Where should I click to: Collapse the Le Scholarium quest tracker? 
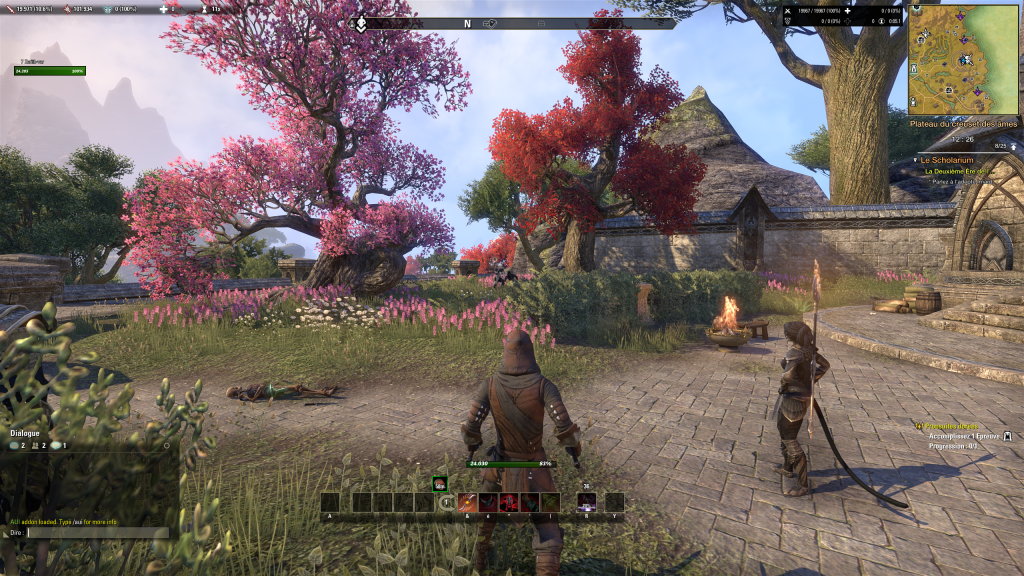coord(916,159)
